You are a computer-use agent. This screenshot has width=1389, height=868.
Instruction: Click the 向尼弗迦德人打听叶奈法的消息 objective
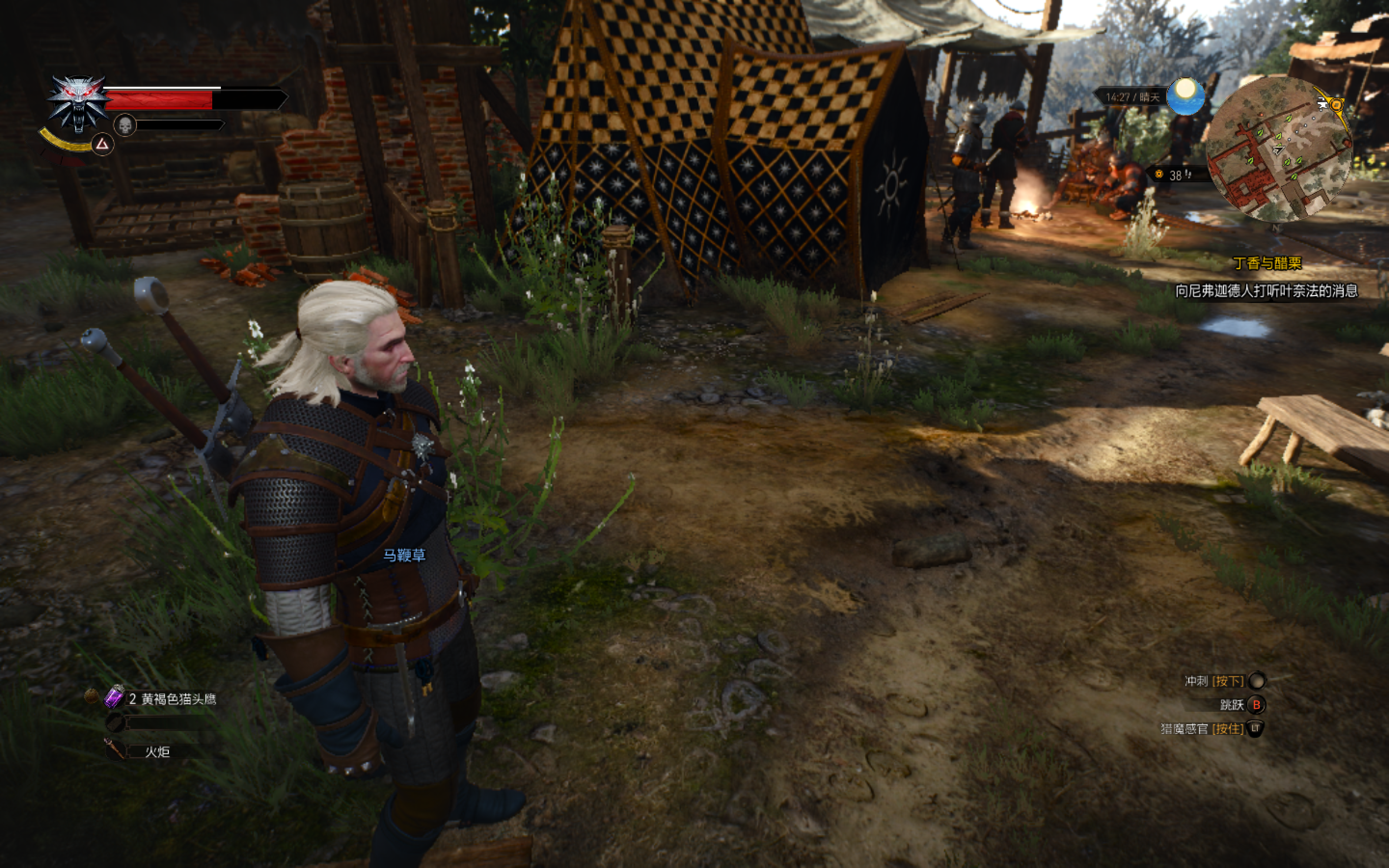tap(1266, 291)
